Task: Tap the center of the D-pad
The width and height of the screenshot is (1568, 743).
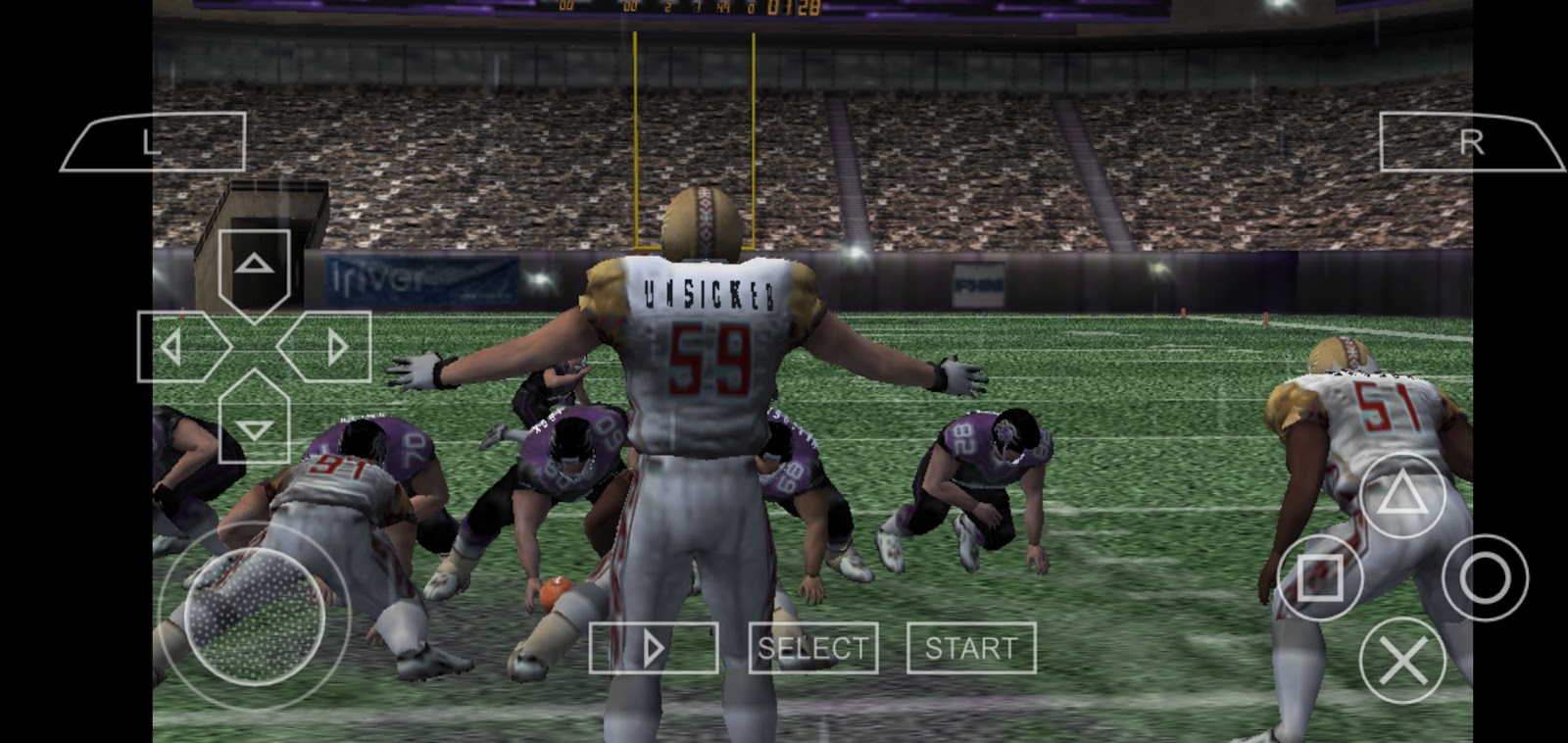Action: pyautogui.click(x=257, y=345)
